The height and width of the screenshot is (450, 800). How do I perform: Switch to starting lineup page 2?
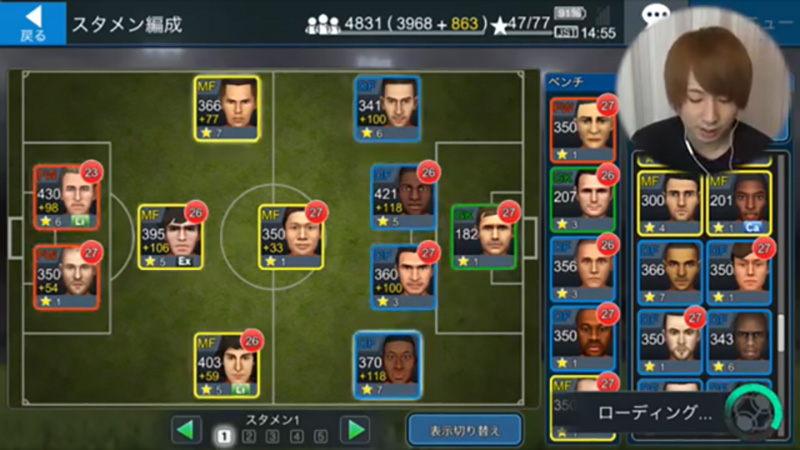click(x=248, y=437)
